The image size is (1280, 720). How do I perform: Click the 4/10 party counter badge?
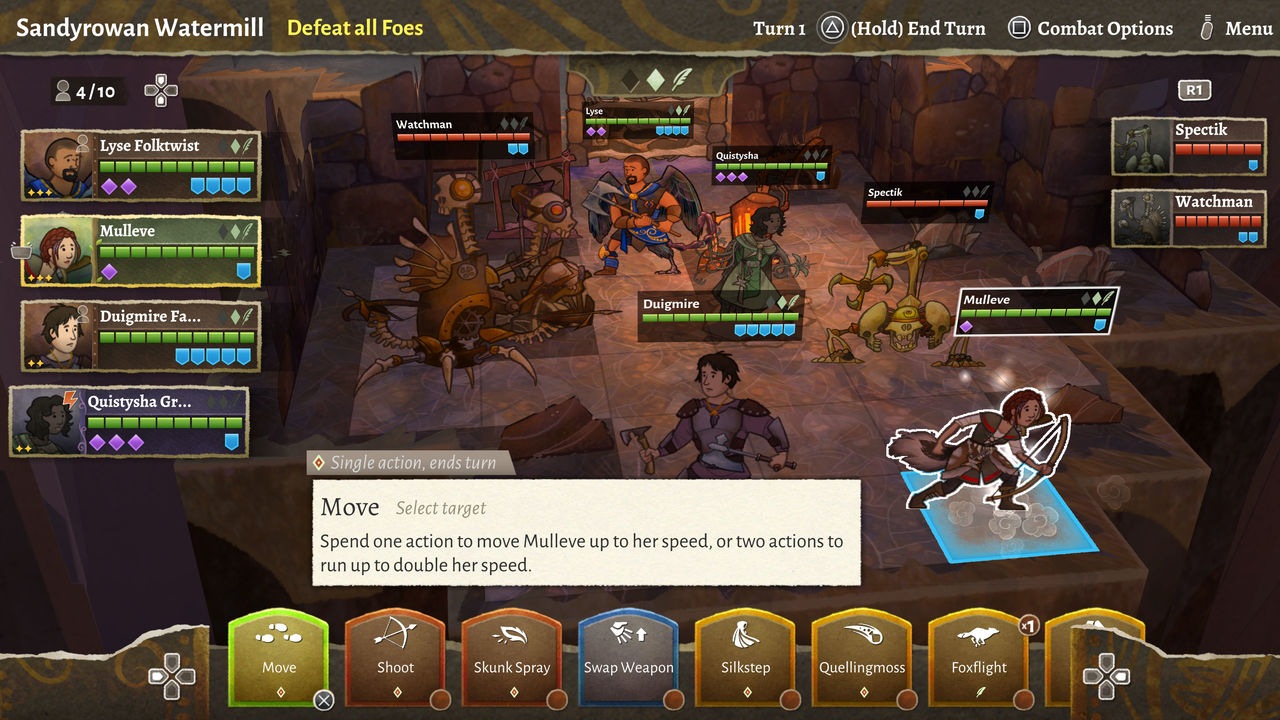coord(89,91)
